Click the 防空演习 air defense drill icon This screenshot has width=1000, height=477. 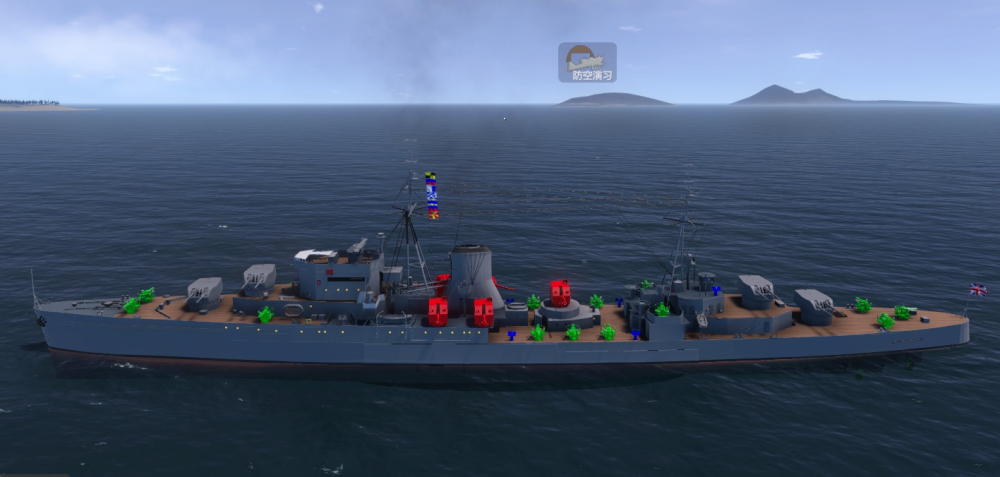(587, 62)
